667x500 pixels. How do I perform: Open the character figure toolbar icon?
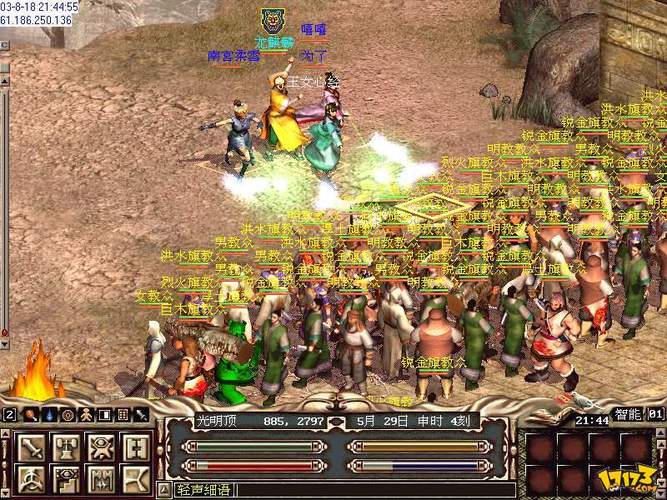tap(85, 414)
